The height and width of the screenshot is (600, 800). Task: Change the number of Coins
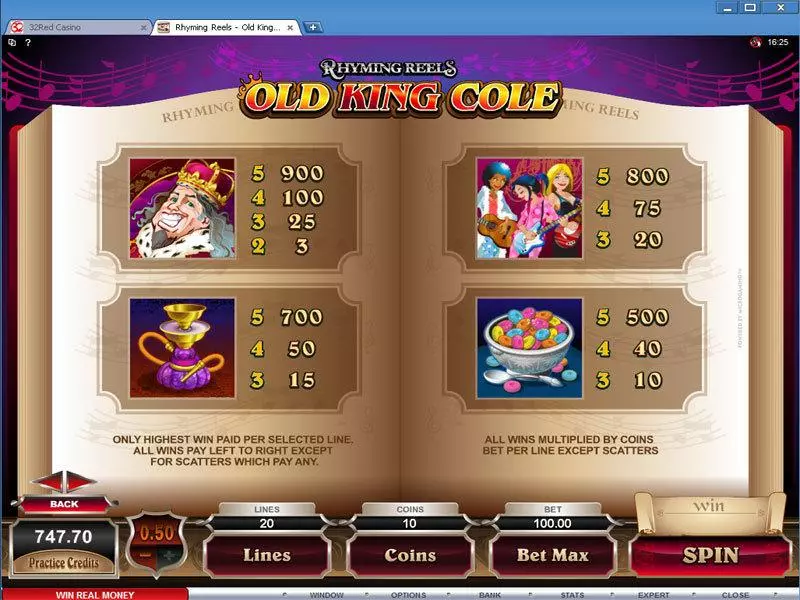[x=410, y=555]
